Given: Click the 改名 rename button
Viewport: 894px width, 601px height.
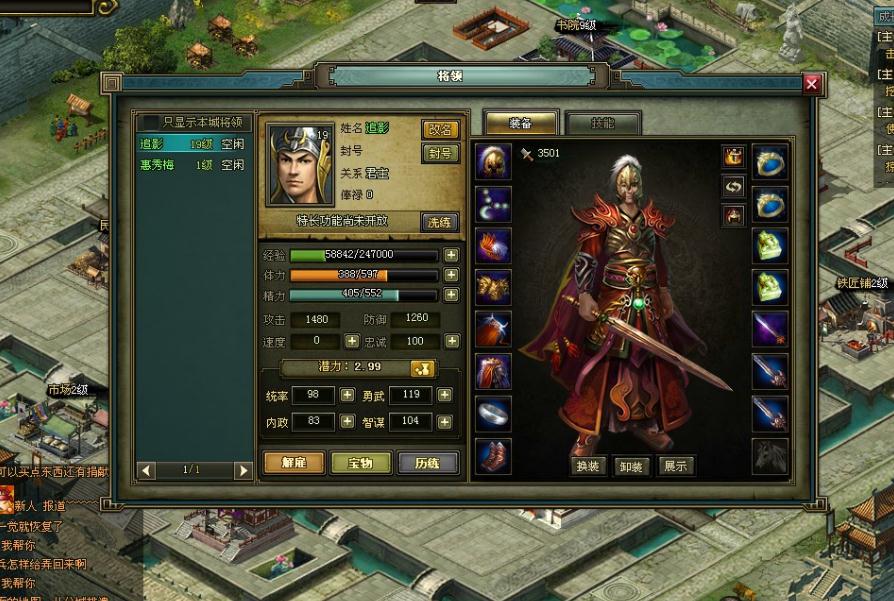Looking at the screenshot, I should [440, 129].
